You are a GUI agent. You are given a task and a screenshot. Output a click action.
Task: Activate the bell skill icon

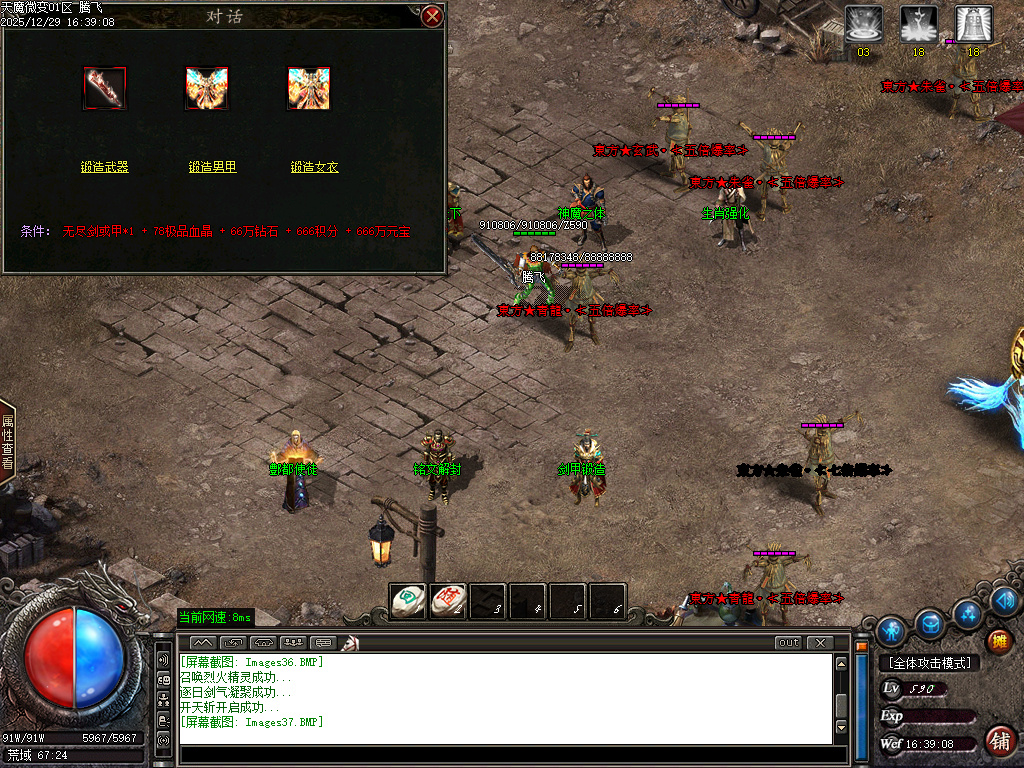[974, 24]
